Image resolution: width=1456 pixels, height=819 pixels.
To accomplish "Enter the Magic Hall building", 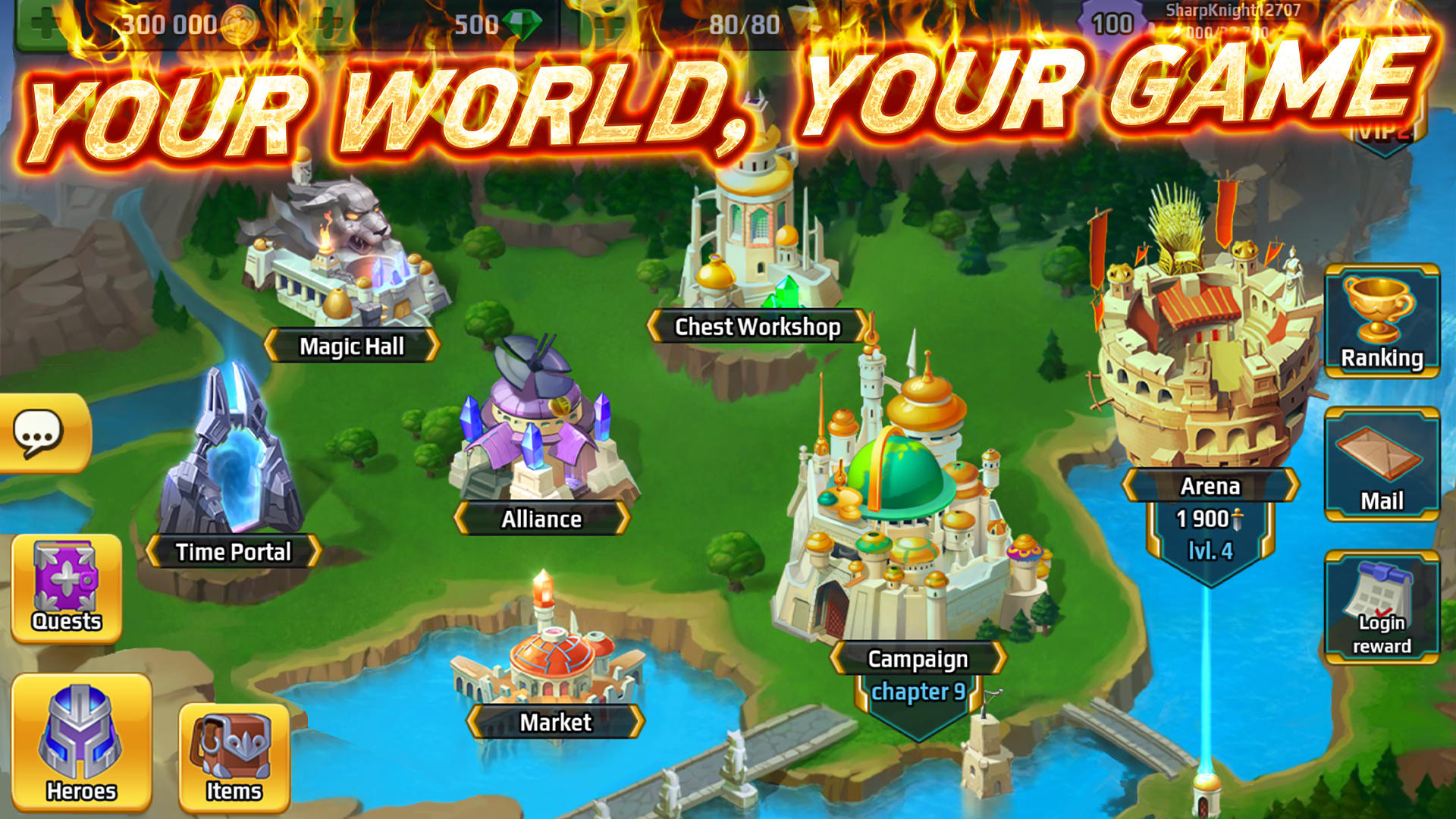I will (x=345, y=265).
